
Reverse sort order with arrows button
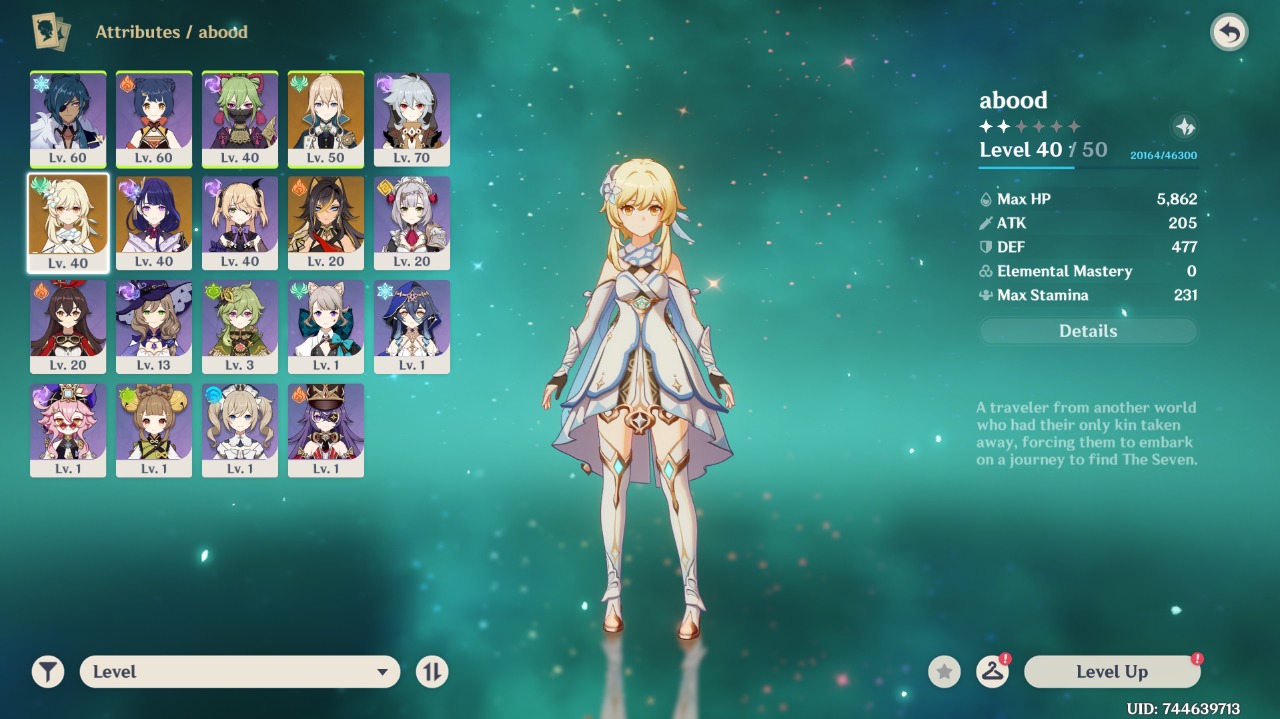(432, 672)
